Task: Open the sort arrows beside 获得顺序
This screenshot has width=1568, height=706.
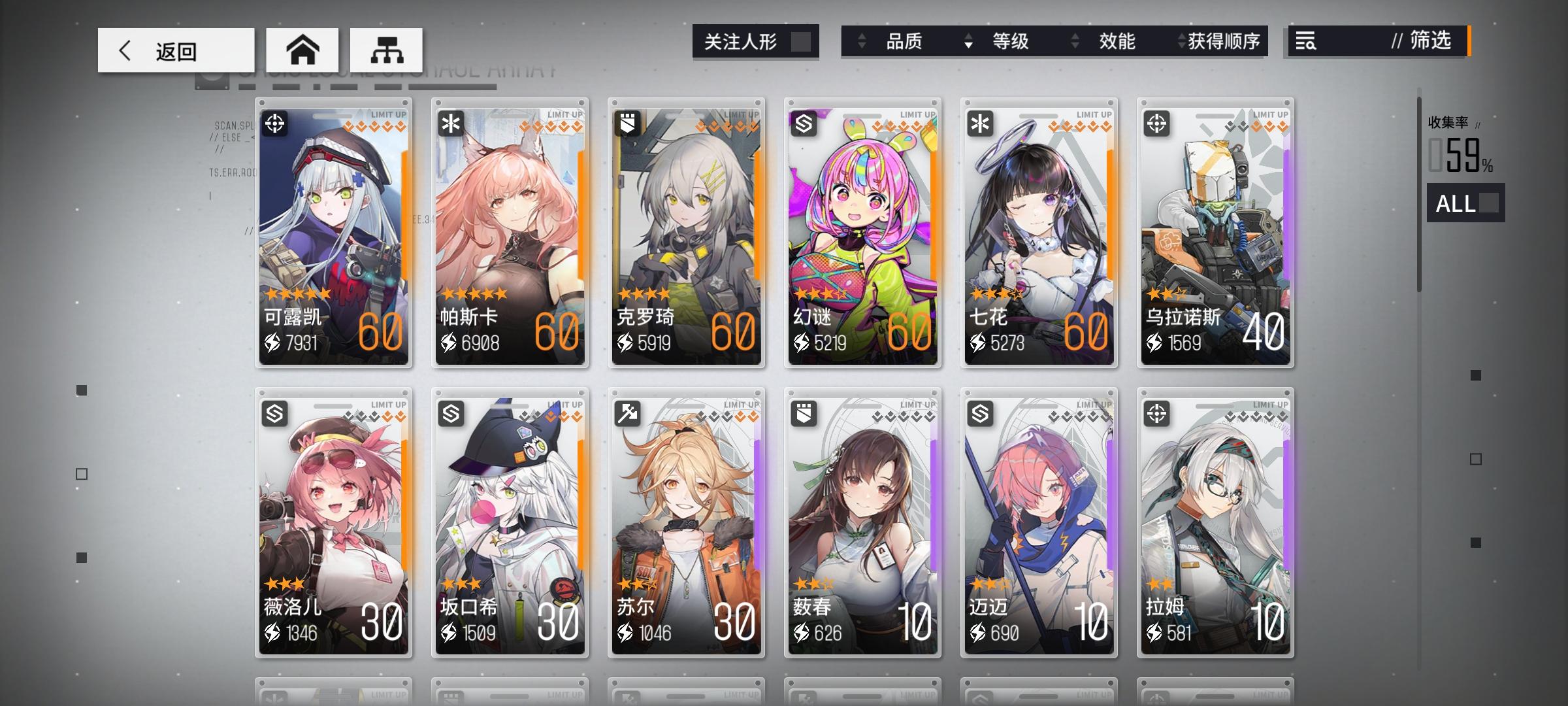Action: pos(1180,42)
